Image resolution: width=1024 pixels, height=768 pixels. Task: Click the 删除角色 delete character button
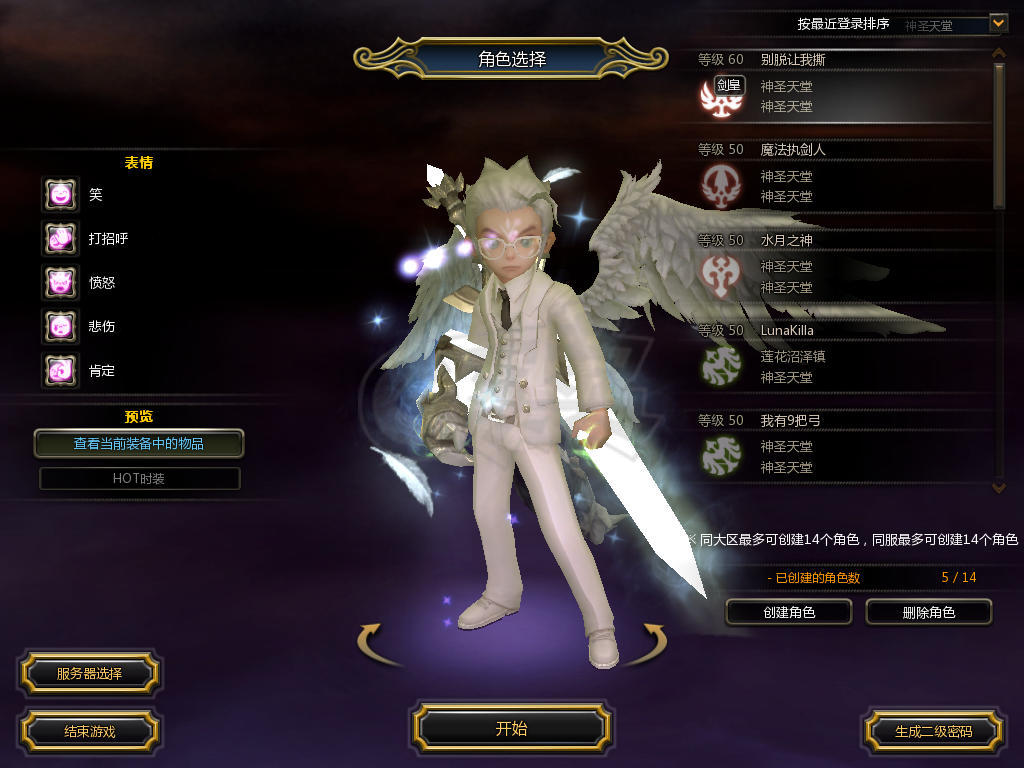928,612
